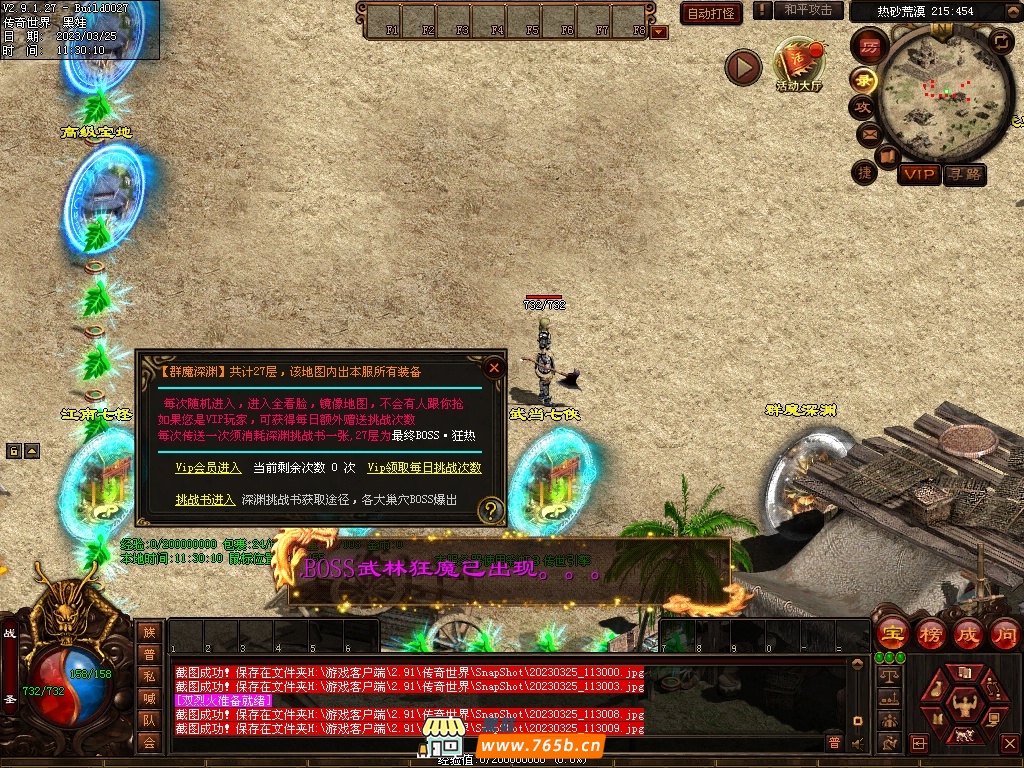Select the 挑战书进入 entry link
Image resolution: width=1024 pixels, height=768 pixels.
pos(205,499)
